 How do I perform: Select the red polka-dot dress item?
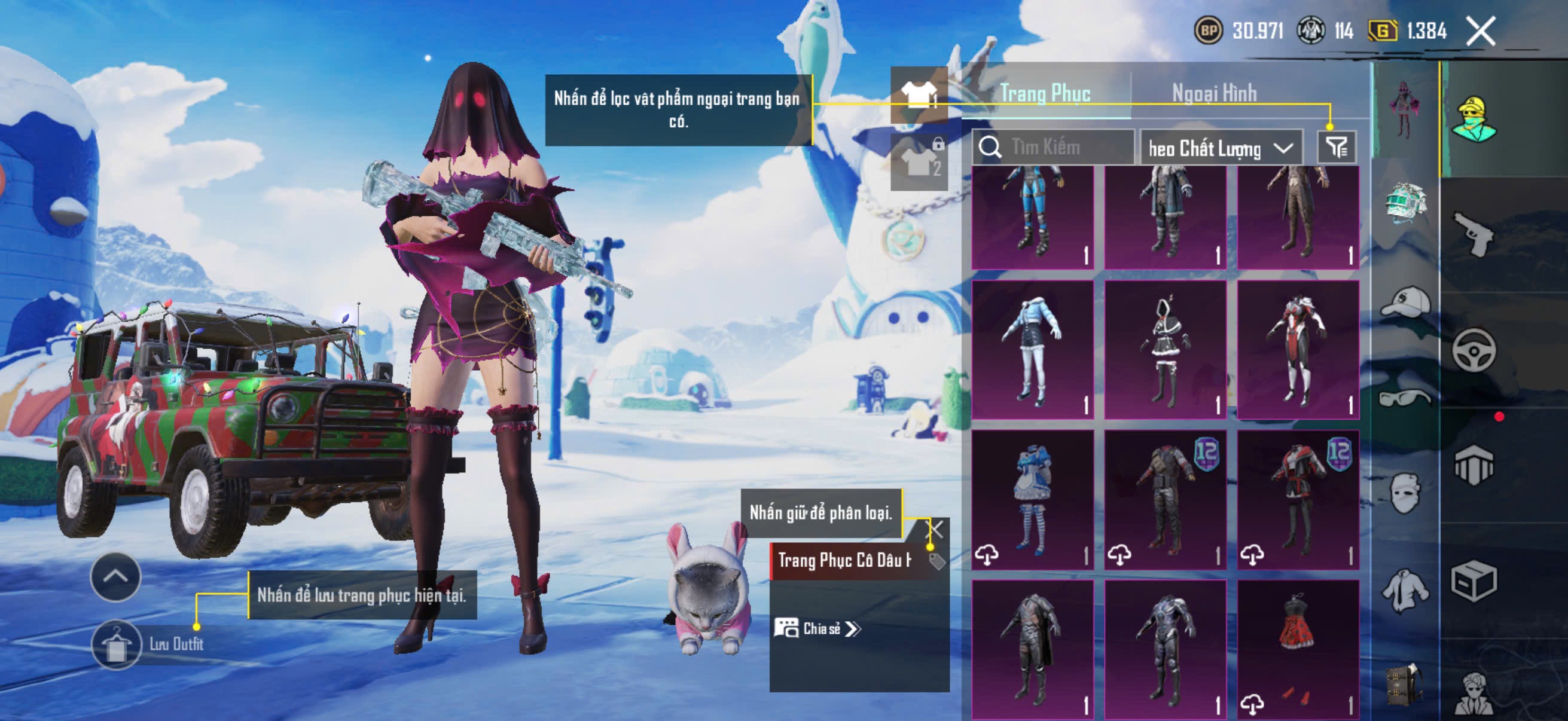[1298, 649]
